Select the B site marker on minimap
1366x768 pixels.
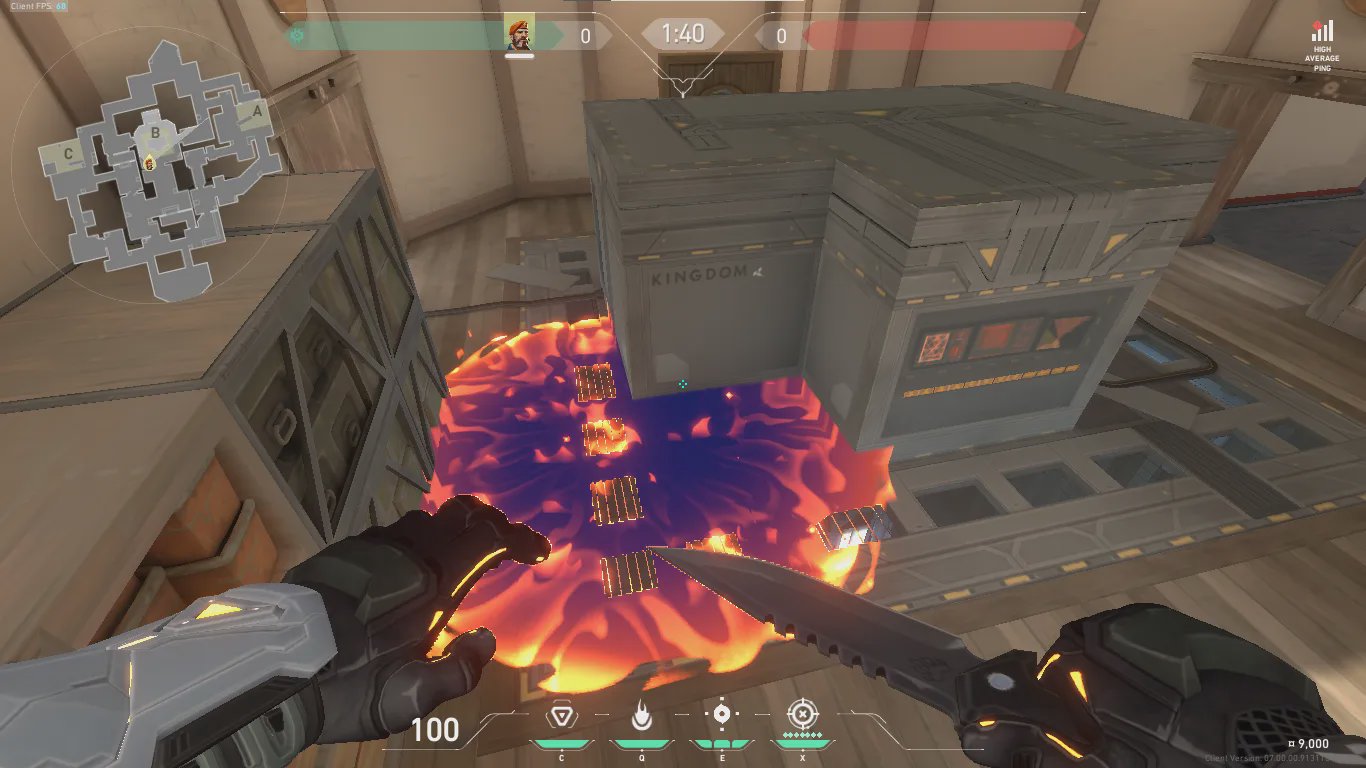[x=155, y=132]
